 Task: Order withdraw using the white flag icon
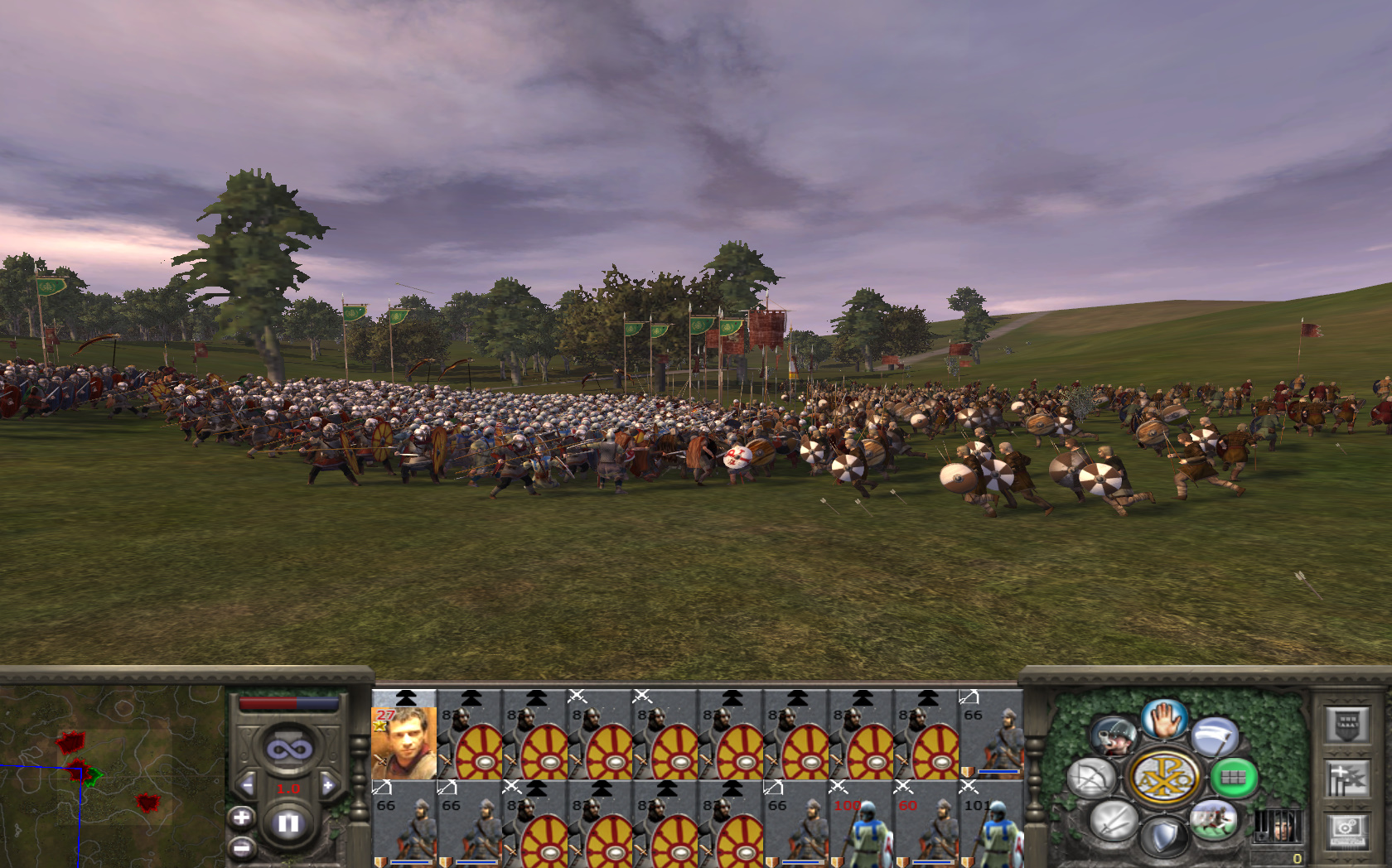tap(1216, 737)
